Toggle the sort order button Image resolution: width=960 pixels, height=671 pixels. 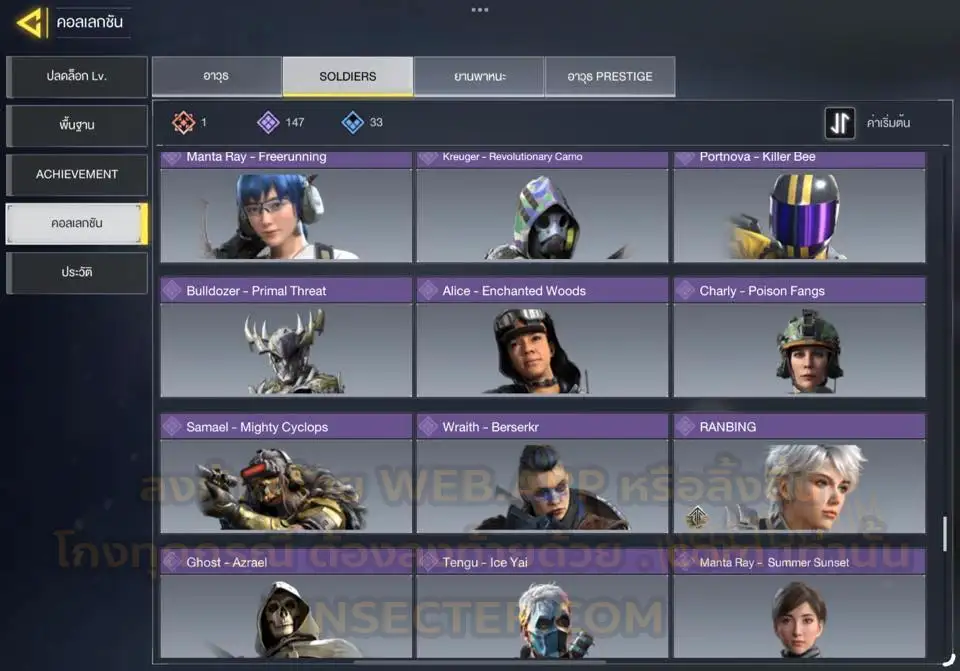(840, 123)
